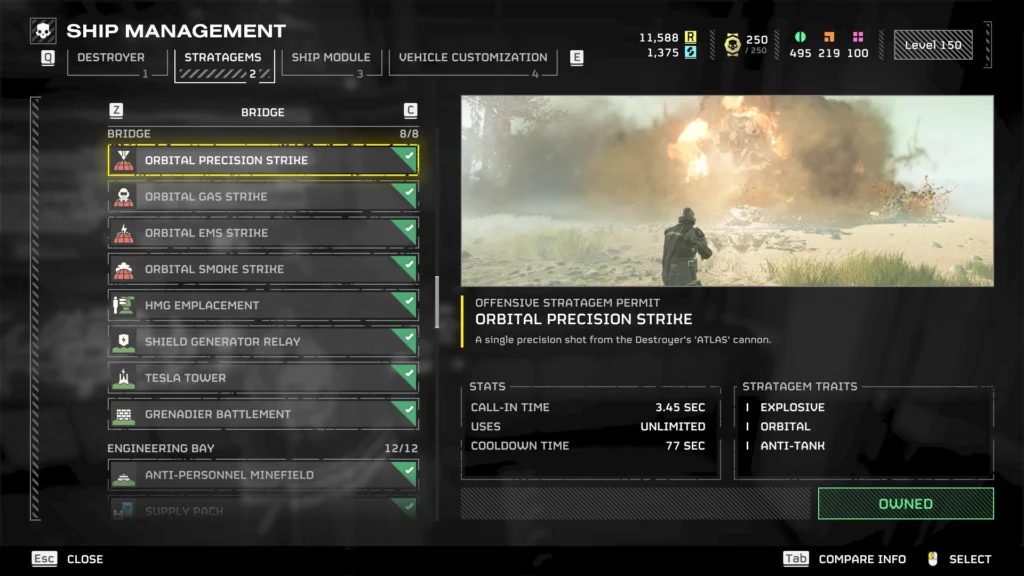The height and width of the screenshot is (576, 1024).
Task: Choose the Orbital Gas Strike entry
Action: pyautogui.click(x=263, y=197)
